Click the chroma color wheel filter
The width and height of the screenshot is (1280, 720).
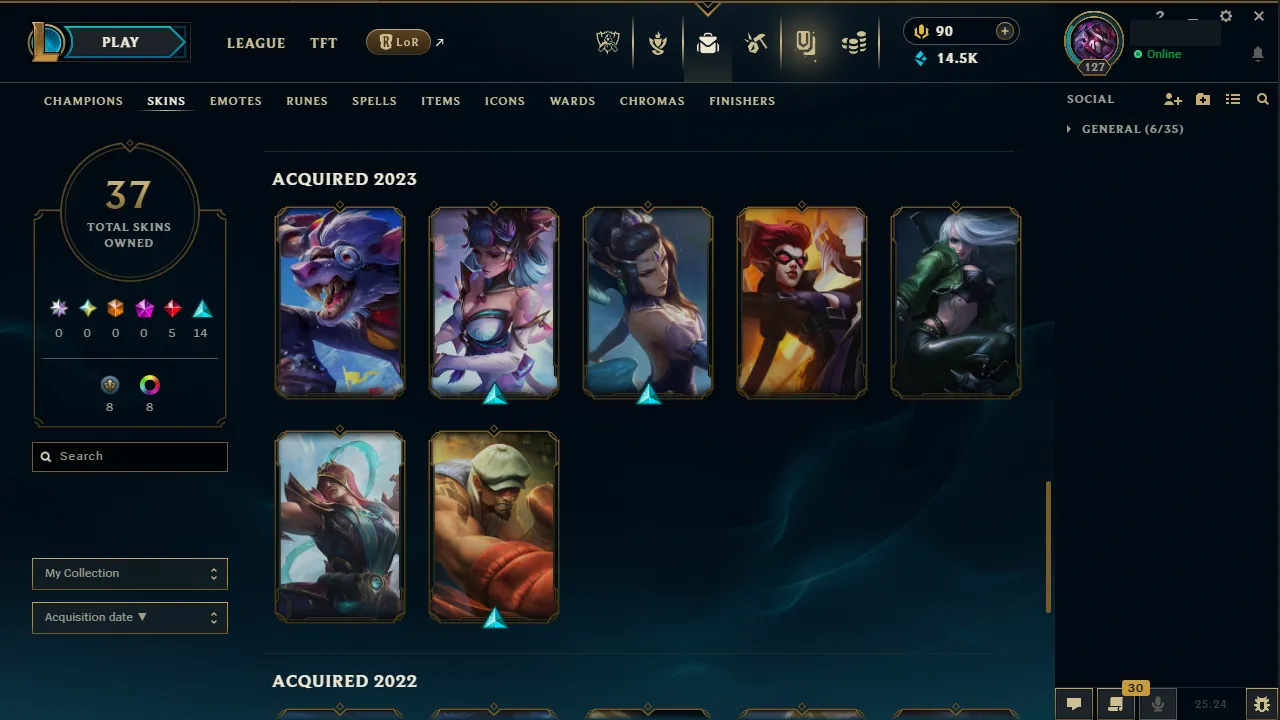149,383
